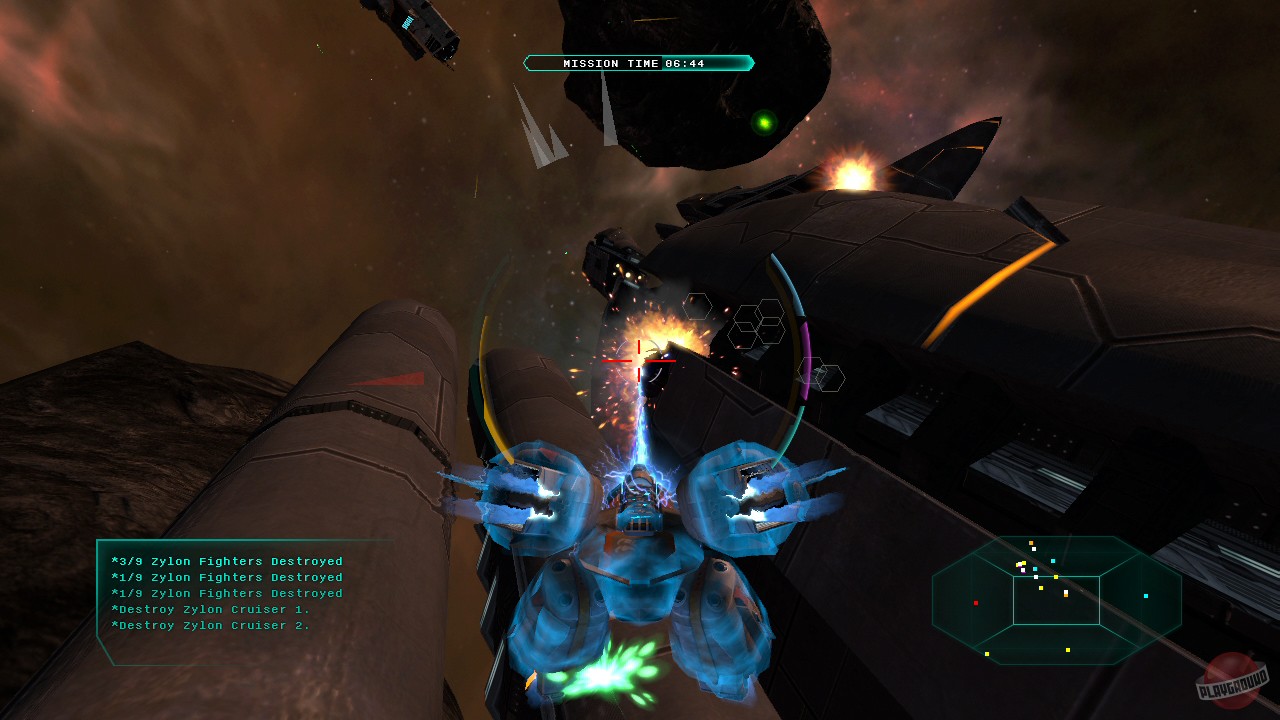Click the white hexagonal shield indicator cluster

757,325
